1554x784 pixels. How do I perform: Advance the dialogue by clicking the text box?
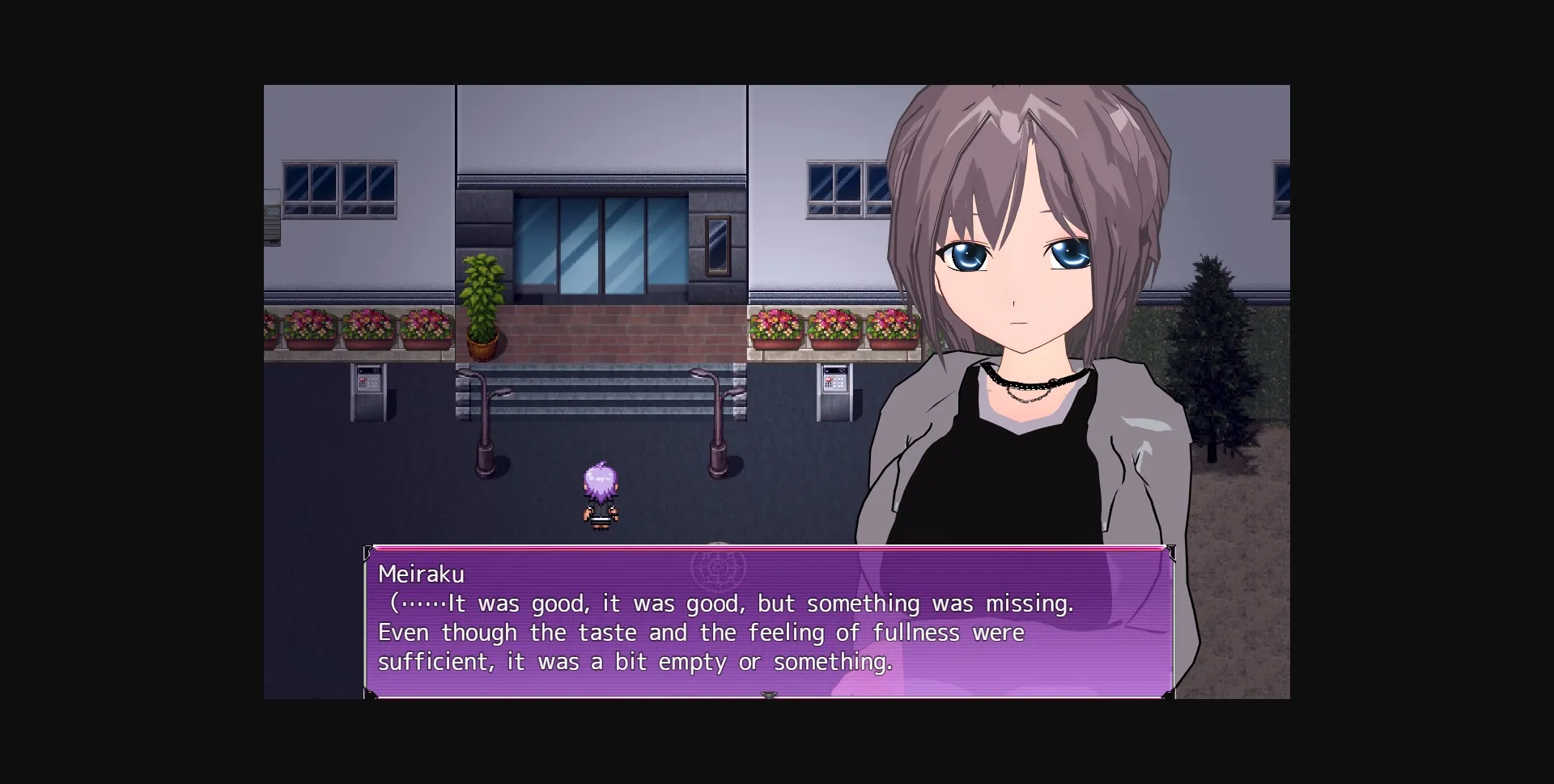[769, 631]
